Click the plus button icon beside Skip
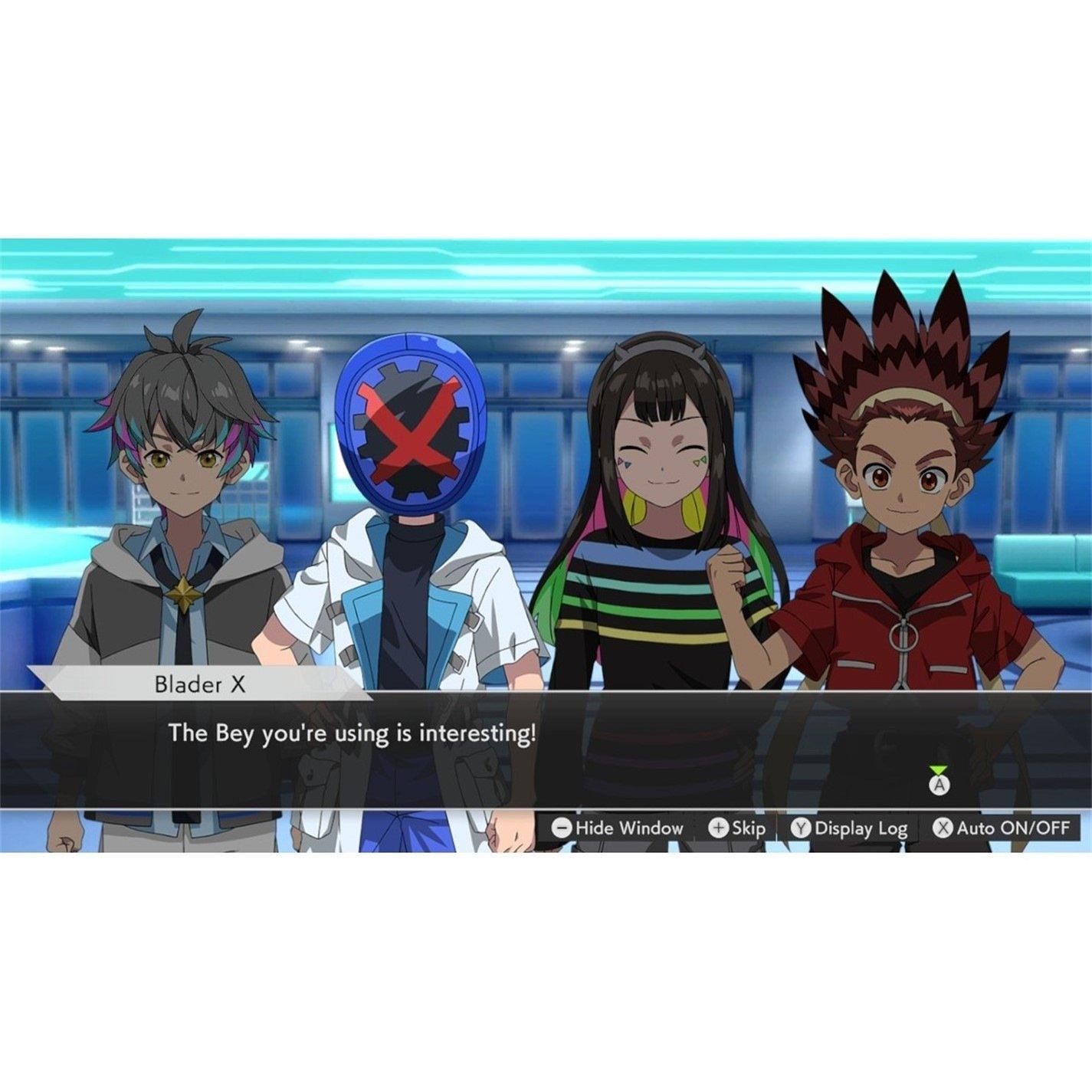The width and height of the screenshot is (1092, 1092). pyautogui.click(x=719, y=828)
